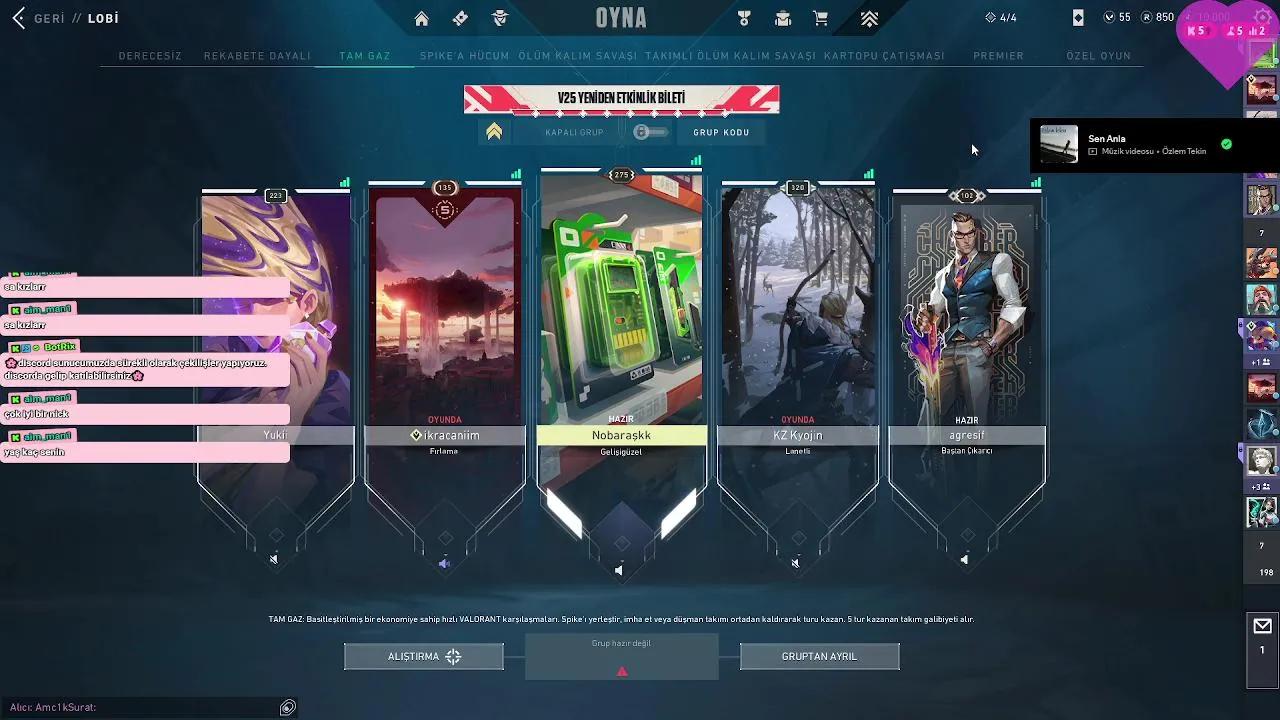This screenshot has height=720, width=1280.
Task: Open the mail envelope showing 1 notification
Action: [x=1262, y=628]
